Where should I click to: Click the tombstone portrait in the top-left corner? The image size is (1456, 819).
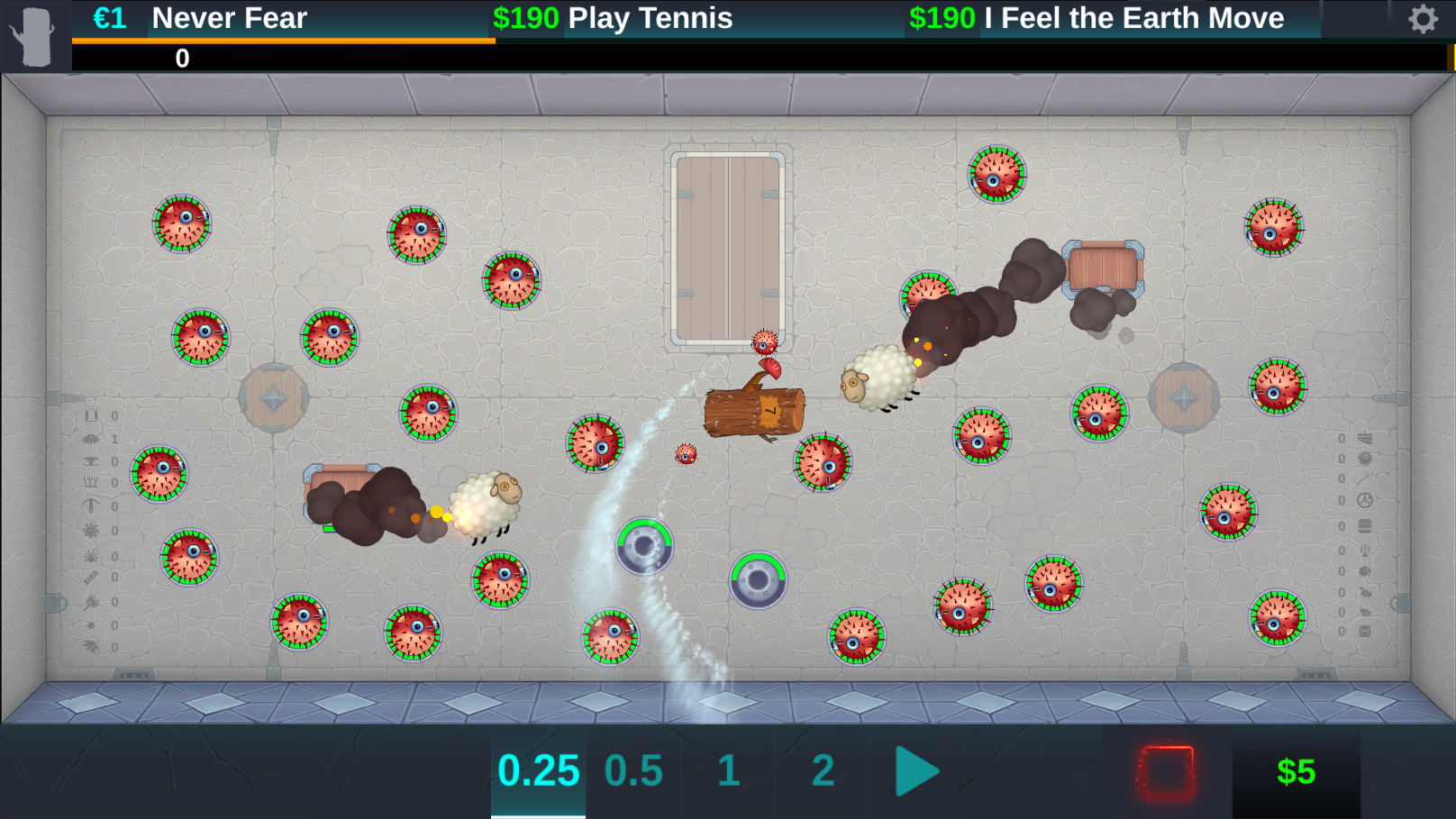pos(34,34)
